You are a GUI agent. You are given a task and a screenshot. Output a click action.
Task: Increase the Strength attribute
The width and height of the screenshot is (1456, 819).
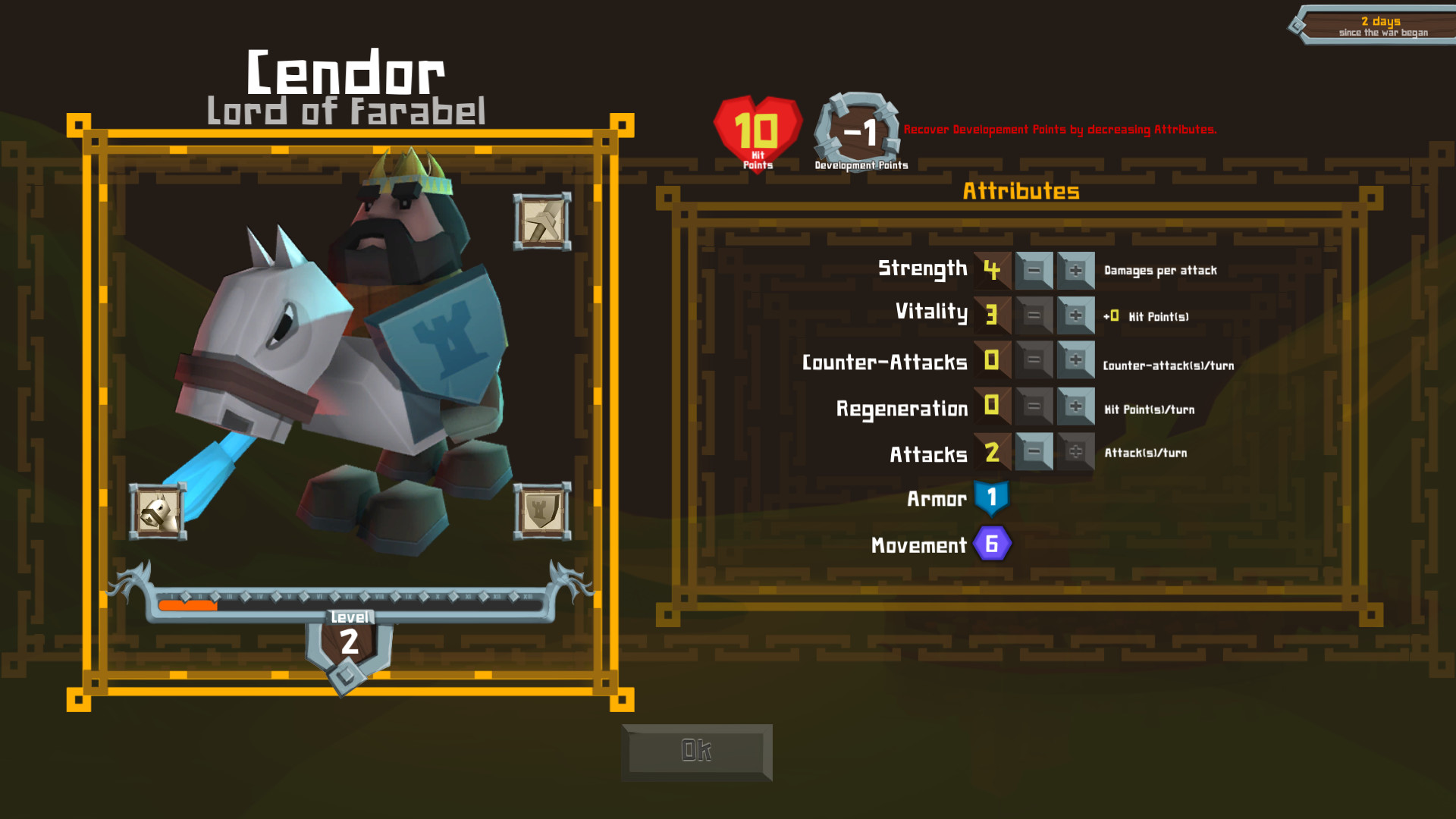pyautogui.click(x=1075, y=271)
